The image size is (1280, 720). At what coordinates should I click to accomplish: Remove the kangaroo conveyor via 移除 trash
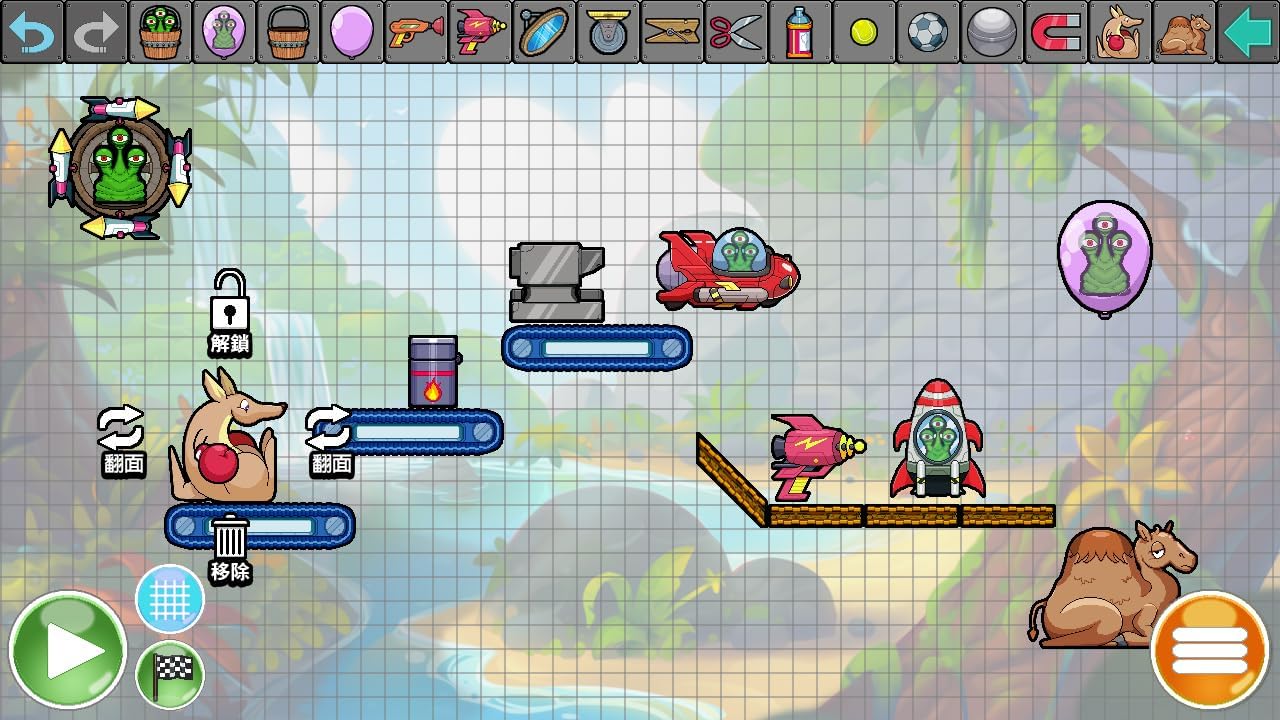click(230, 537)
